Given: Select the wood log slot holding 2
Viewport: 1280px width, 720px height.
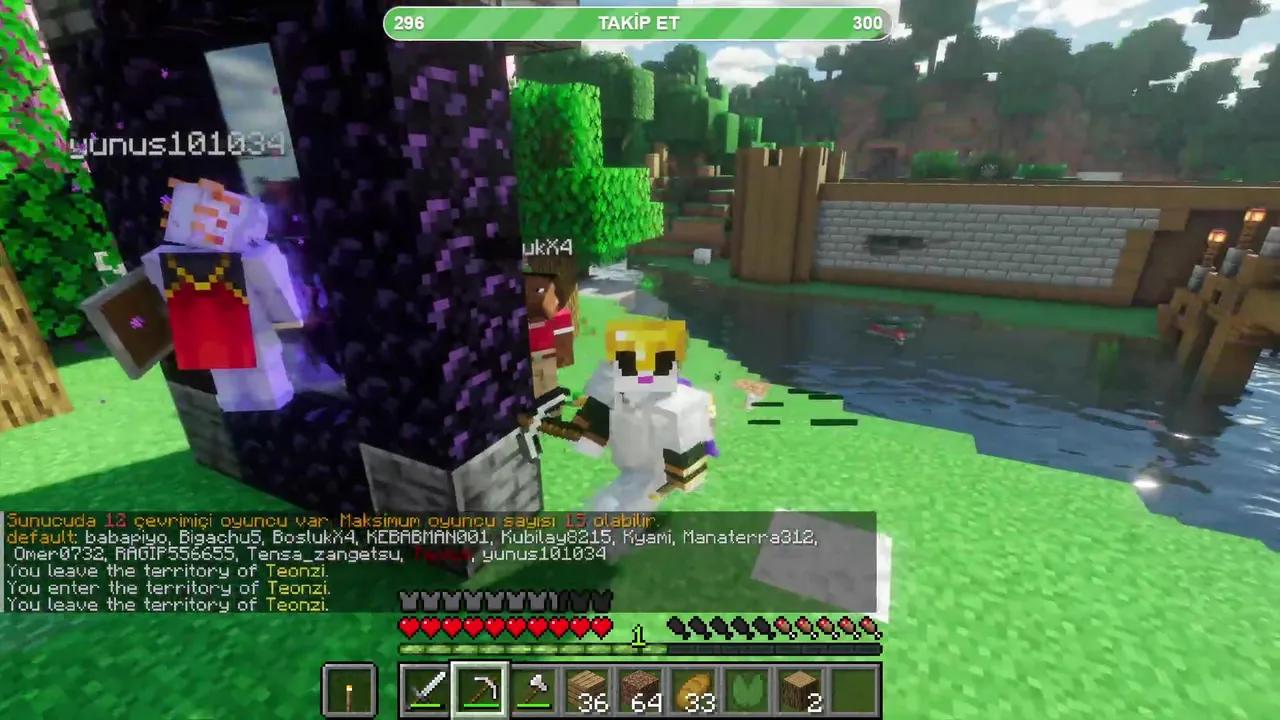Looking at the screenshot, I should [803, 687].
